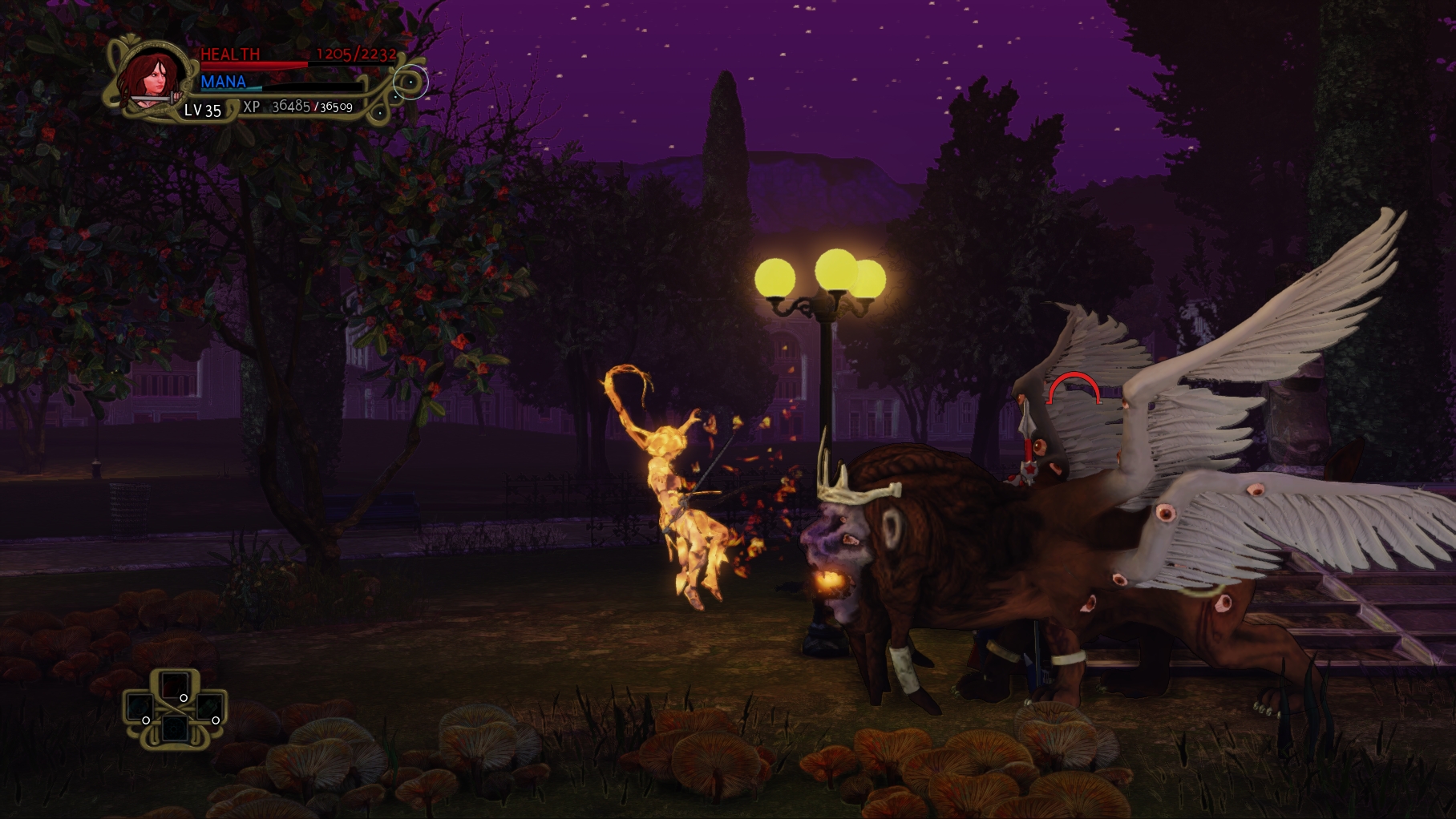Select the top quick-item slot with red swirl
Screen dimensions: 1456x819
click(x=173, y=686)
